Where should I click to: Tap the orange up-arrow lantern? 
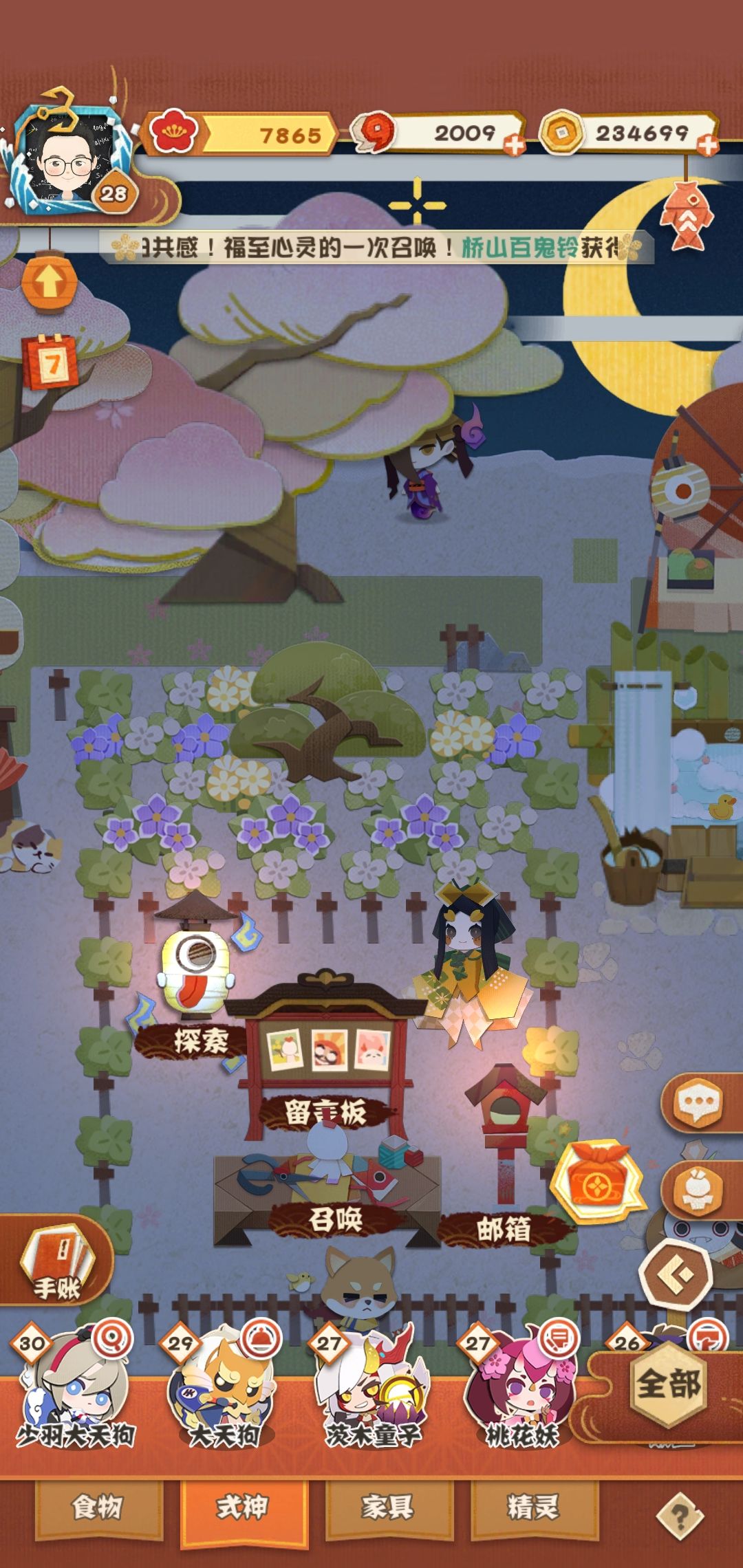[49, 280]
